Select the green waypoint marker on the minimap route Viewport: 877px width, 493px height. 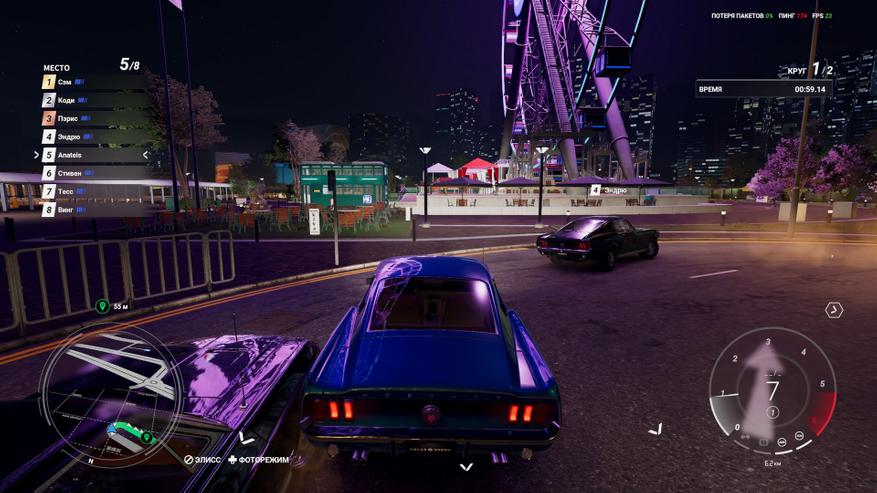146,437
